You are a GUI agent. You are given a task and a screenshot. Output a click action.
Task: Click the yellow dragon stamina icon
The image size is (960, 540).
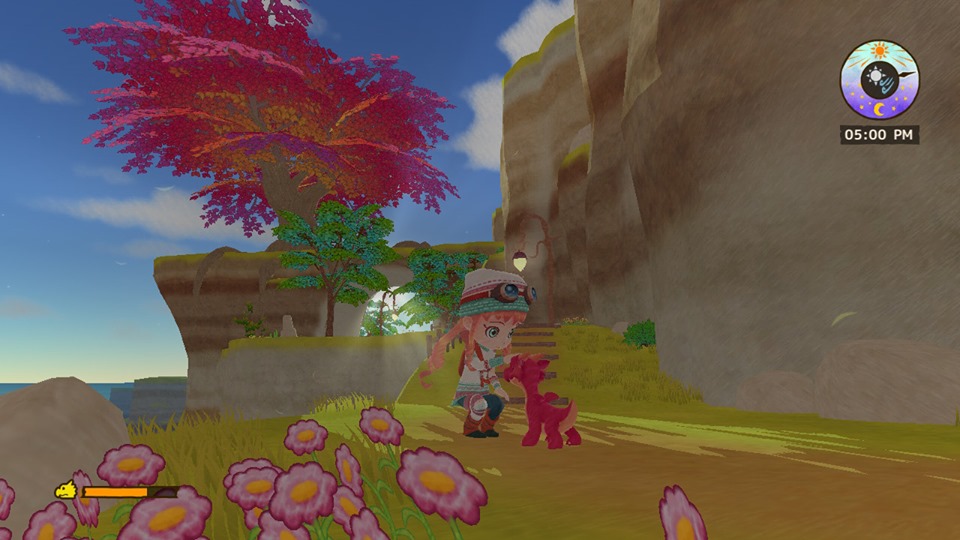click(65, 491)
